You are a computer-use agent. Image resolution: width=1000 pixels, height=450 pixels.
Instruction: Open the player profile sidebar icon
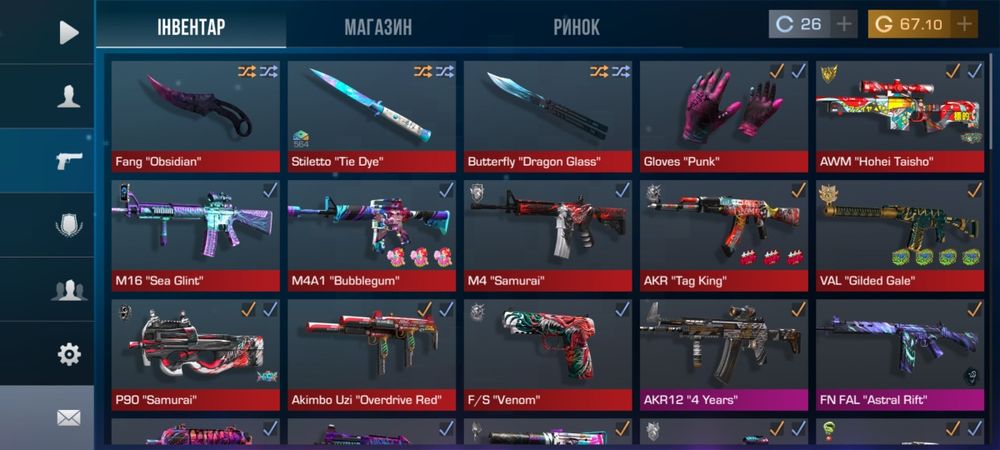pyautogui.click(x=68, y=96)
